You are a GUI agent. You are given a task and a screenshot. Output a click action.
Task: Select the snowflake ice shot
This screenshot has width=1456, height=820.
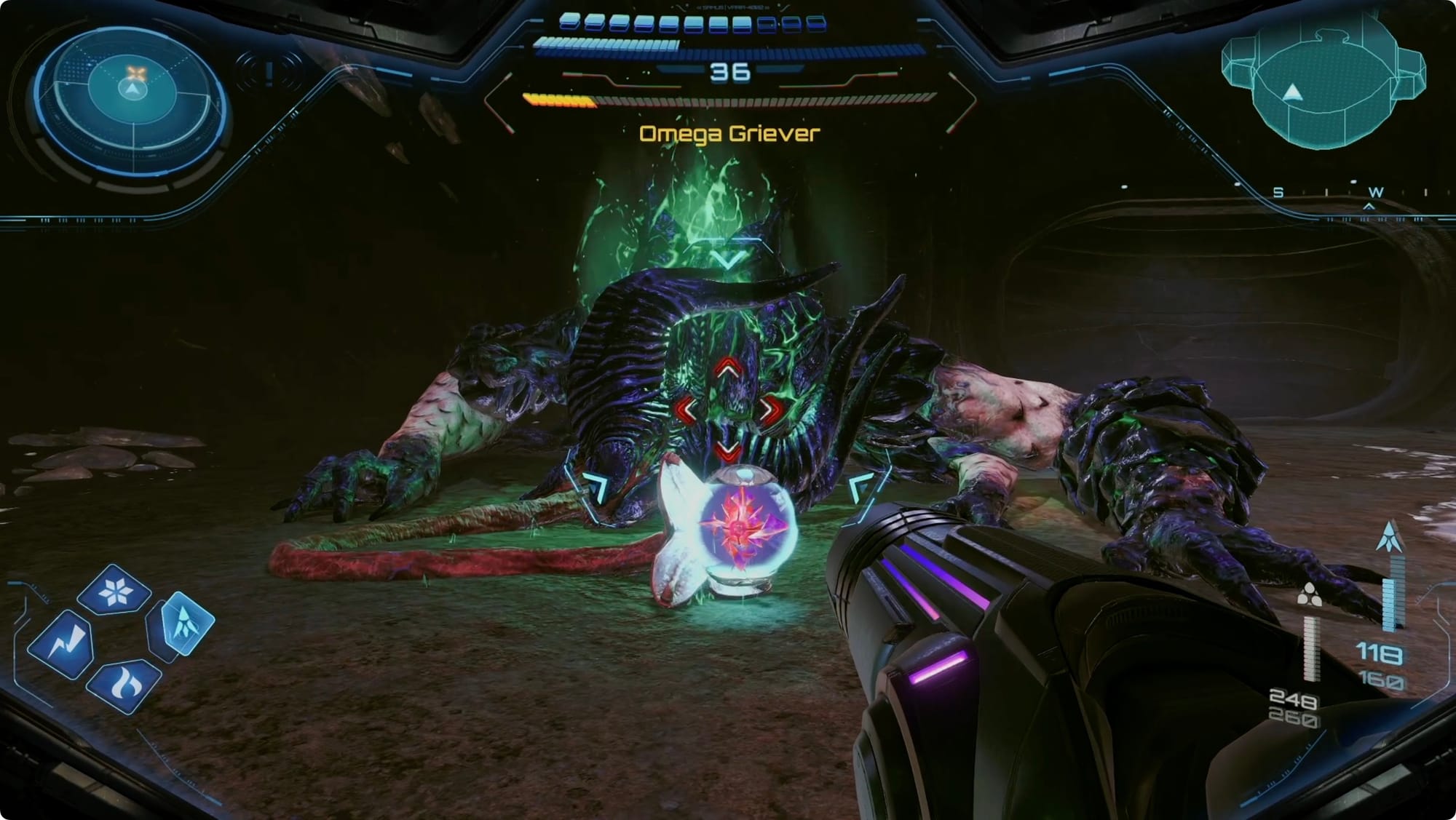pos(114,591)
